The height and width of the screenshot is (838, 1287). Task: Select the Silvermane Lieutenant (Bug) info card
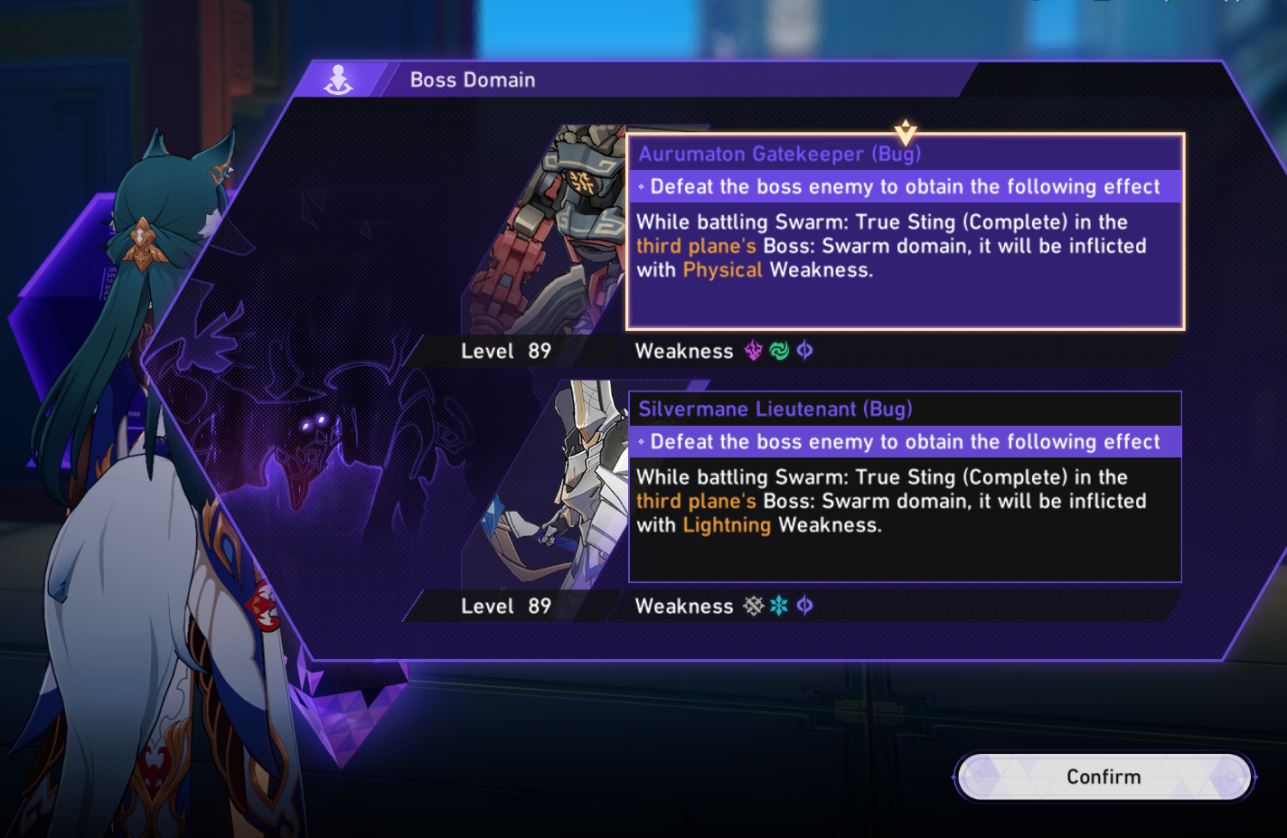point(903,486)
